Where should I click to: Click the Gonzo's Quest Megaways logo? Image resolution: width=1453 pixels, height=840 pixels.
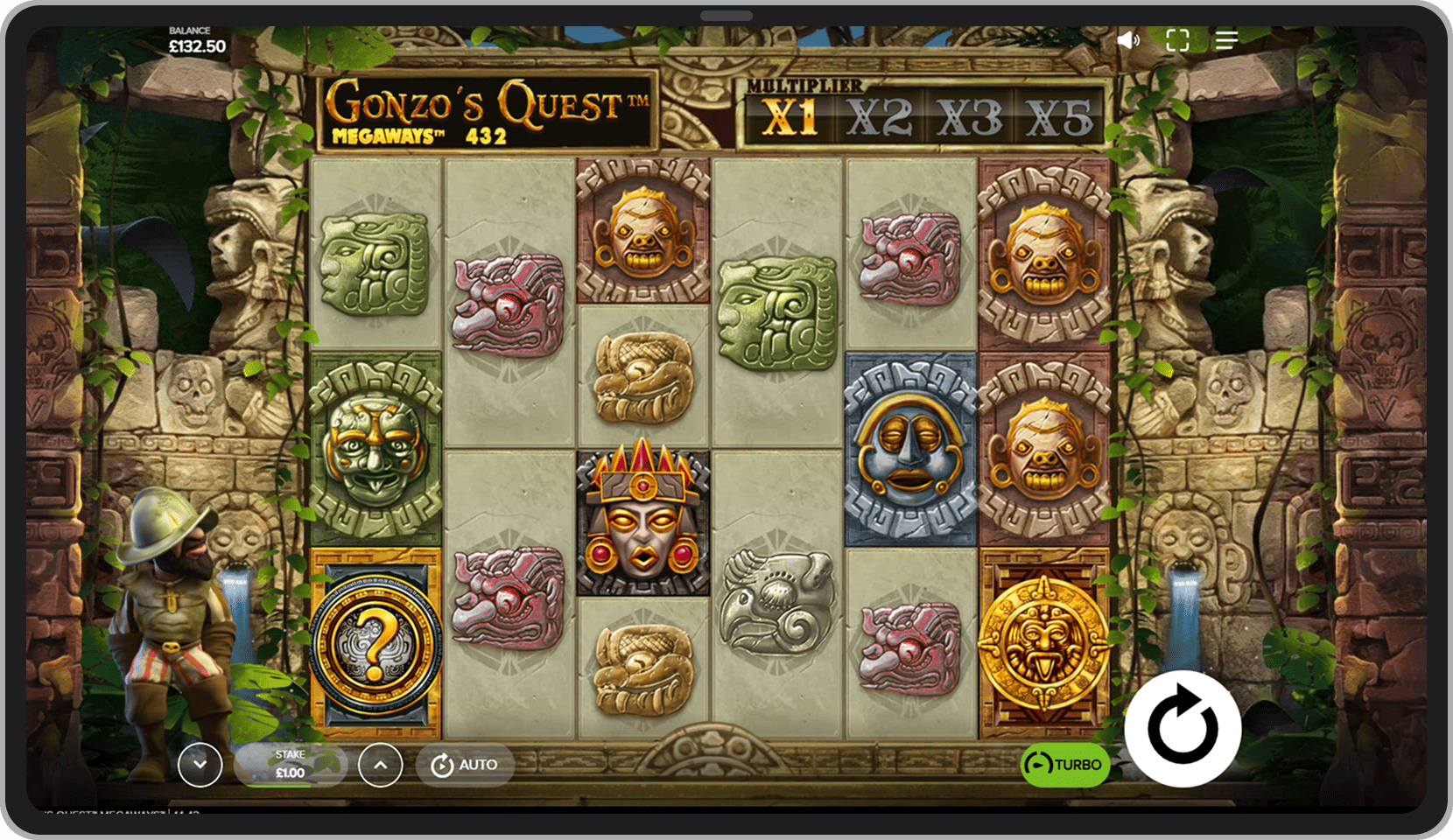pyautogui.click(x=490, y=114)
